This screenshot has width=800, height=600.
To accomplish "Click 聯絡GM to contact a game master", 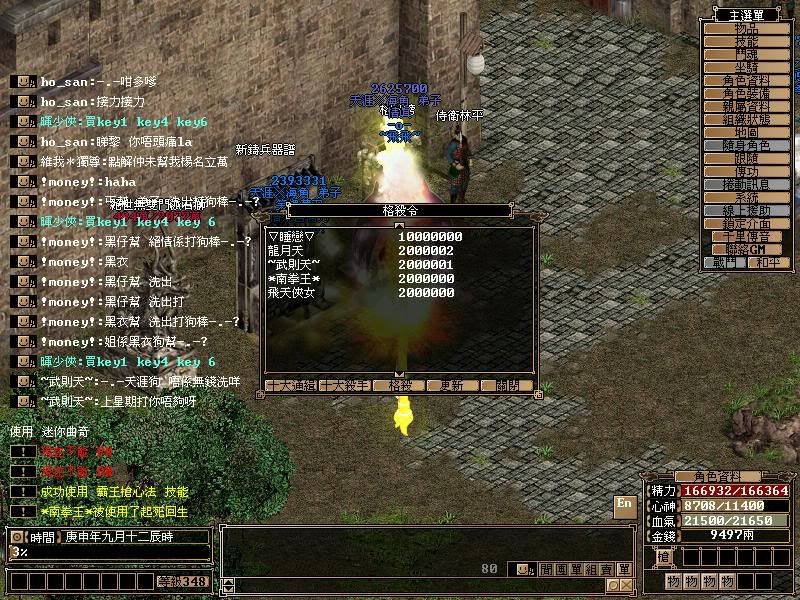I will (x=746, y=248).
